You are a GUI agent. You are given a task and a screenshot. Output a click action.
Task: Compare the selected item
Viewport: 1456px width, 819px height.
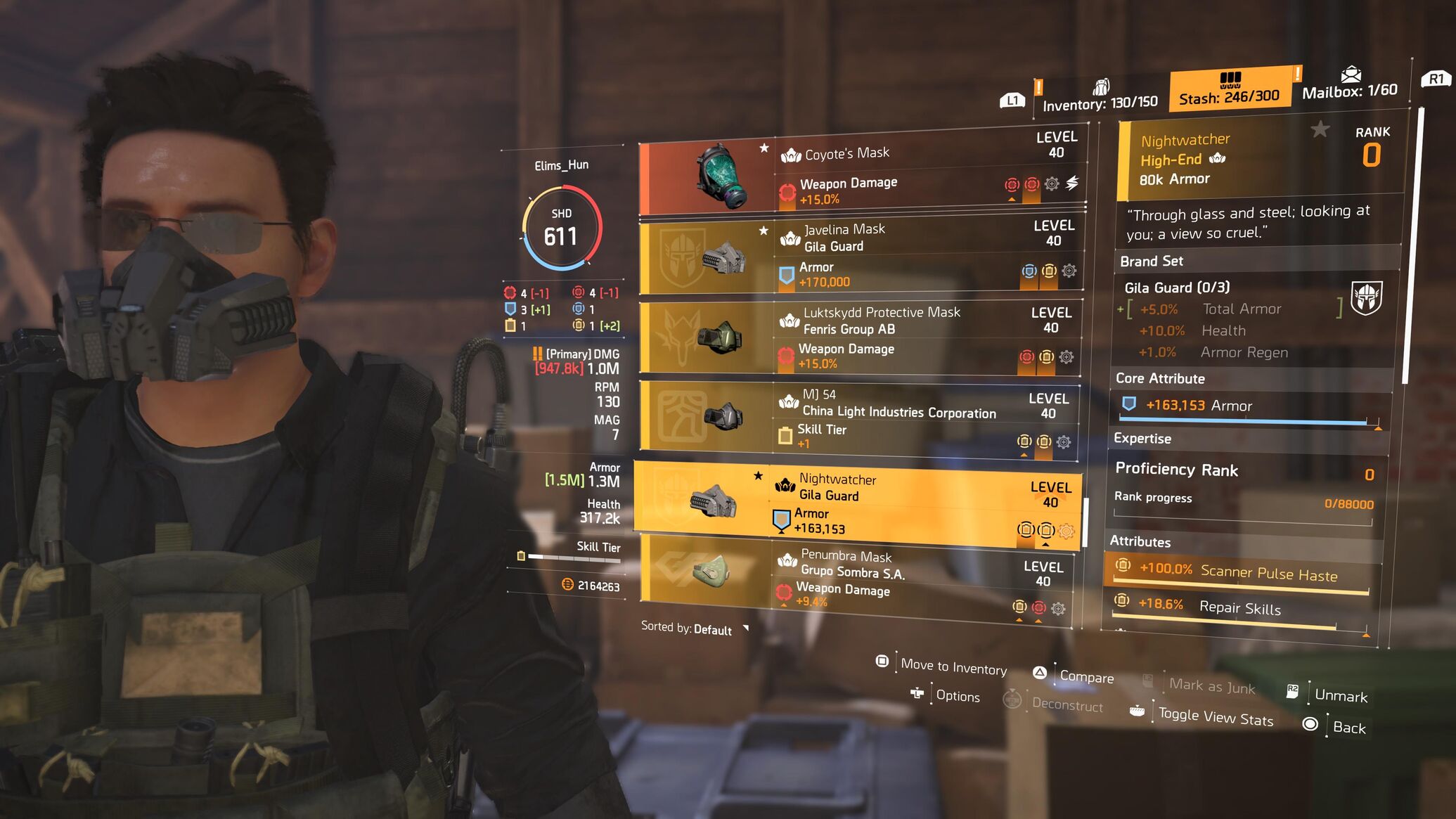[1086, 677]
